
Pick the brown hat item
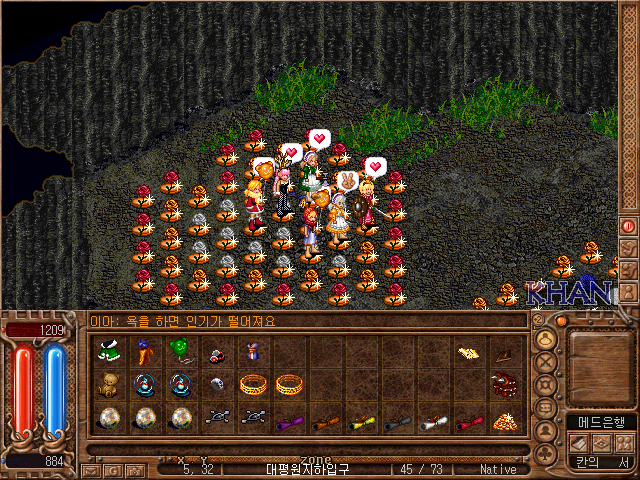504,352
